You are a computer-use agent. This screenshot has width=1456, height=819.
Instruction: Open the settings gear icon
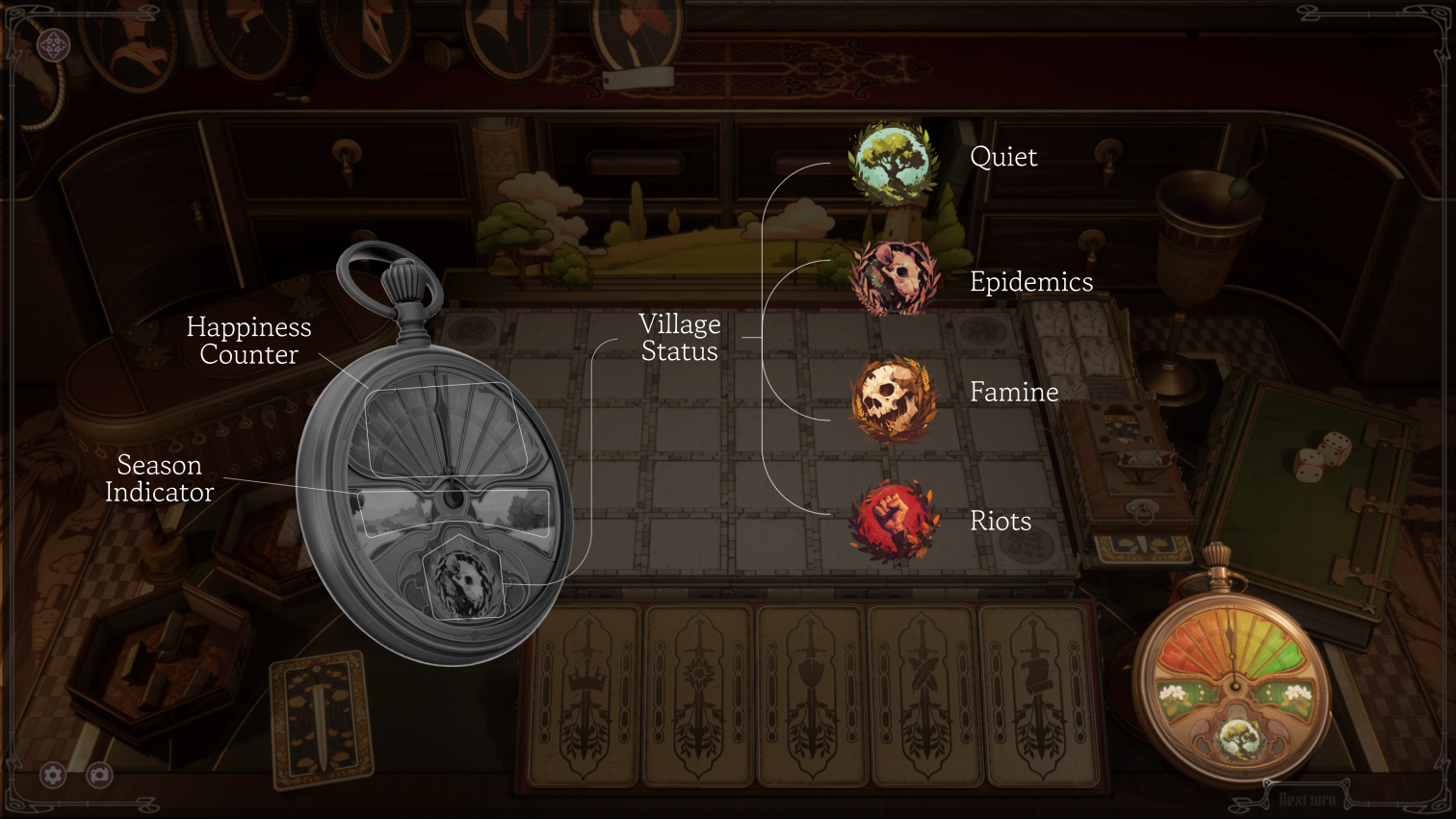pyautogui.click(x=53, y=775)
